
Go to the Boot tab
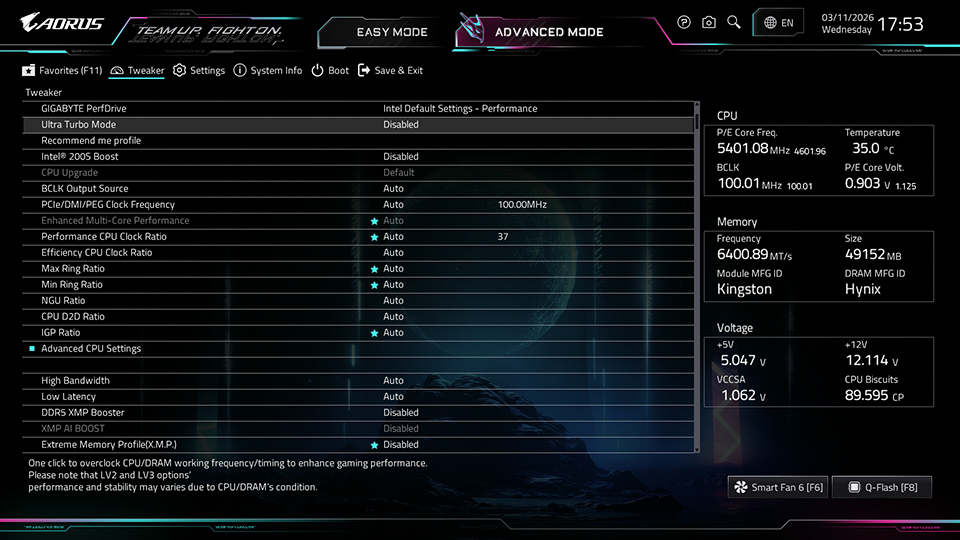[330, 71]
